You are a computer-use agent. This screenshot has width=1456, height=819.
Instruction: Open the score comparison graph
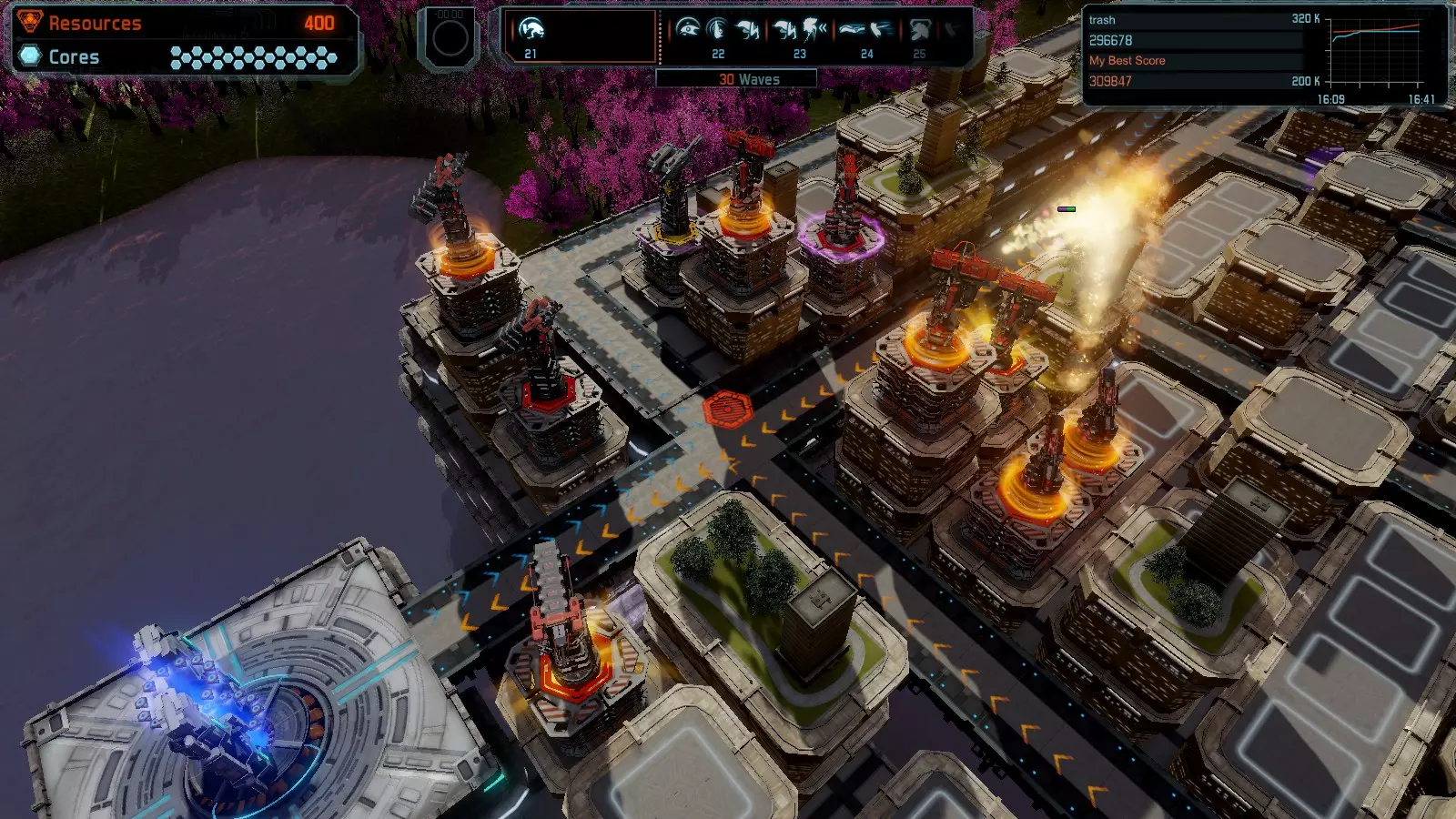tap(1376, 53)
